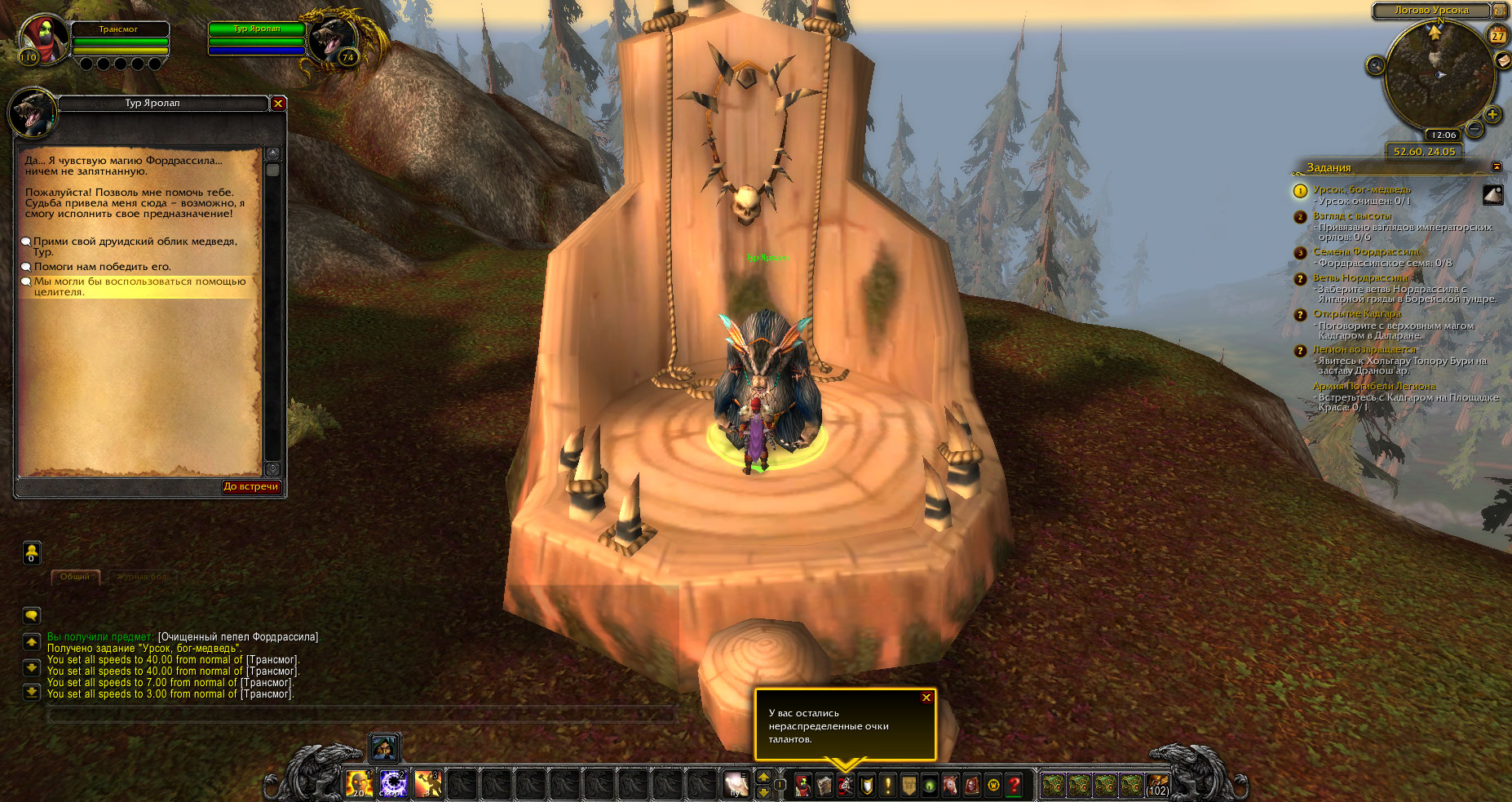This screenshot has width=1512, height=802.
Task: Select the 'Урсок, бог-медведь' quest in tracker
Action: [x=1361, y=190]
